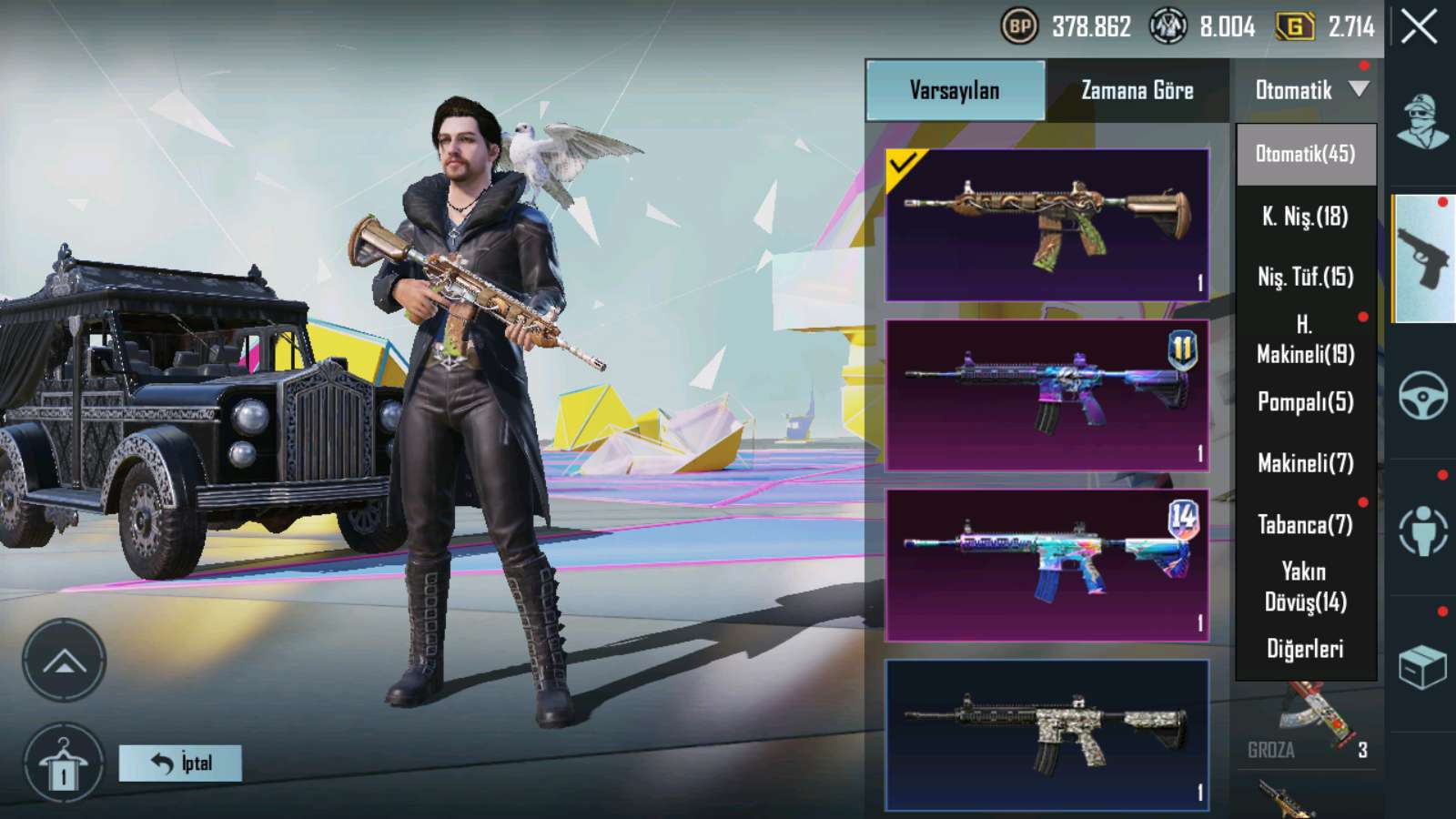Open the vehicle steering wheel category
Image resolution: width=1456 pixels, height=819 pixels.
(1422, 395)
